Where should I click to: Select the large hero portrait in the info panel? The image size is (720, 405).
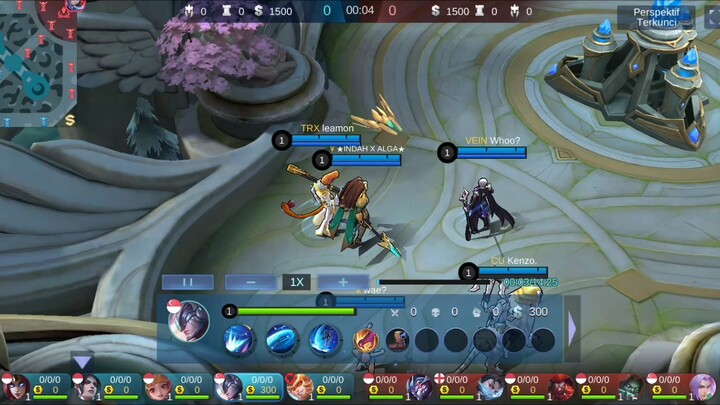pyautogui.click(x=189, y=322)
